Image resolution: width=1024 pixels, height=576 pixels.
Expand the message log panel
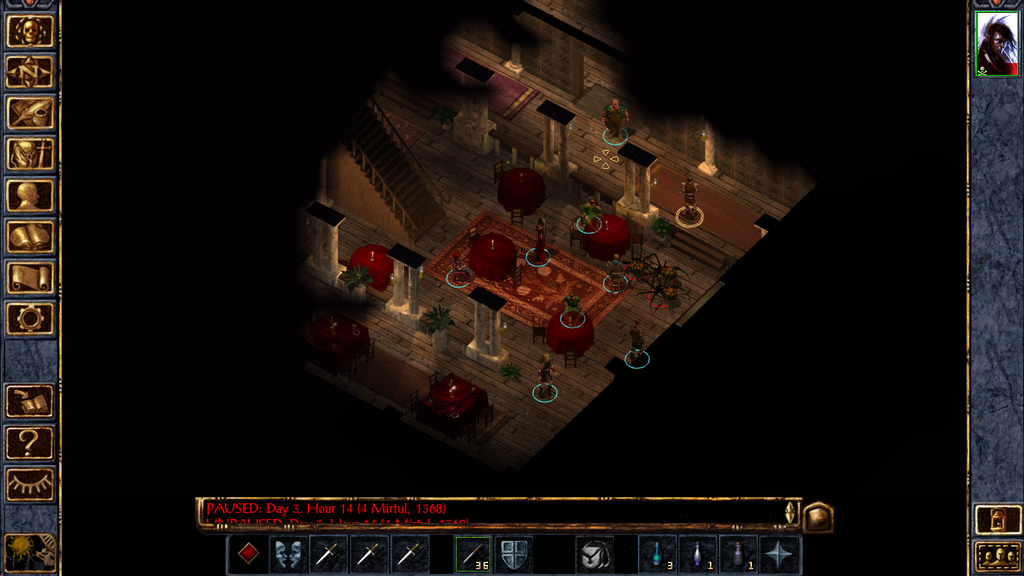[x=818, y=516]
